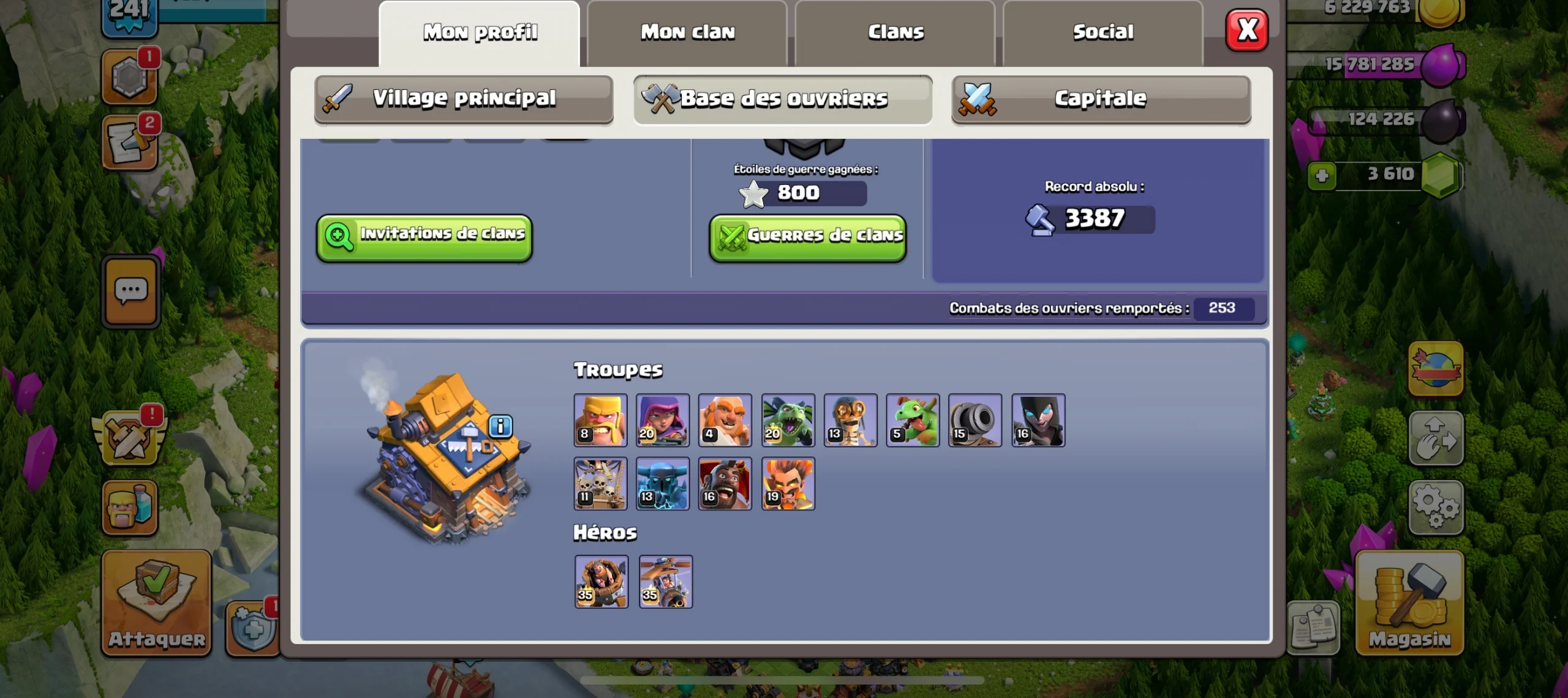Open the Sneaky Archer troop icon
The width and height of the screenshot is (1568, 698).
[663, 420]
